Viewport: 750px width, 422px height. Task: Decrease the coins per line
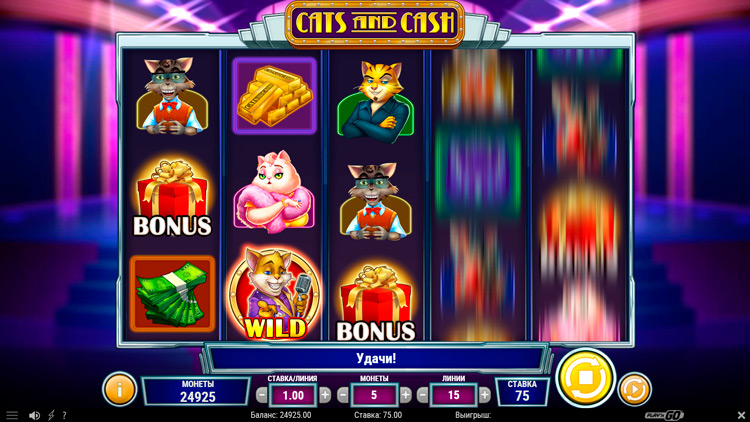coord(343,395)
